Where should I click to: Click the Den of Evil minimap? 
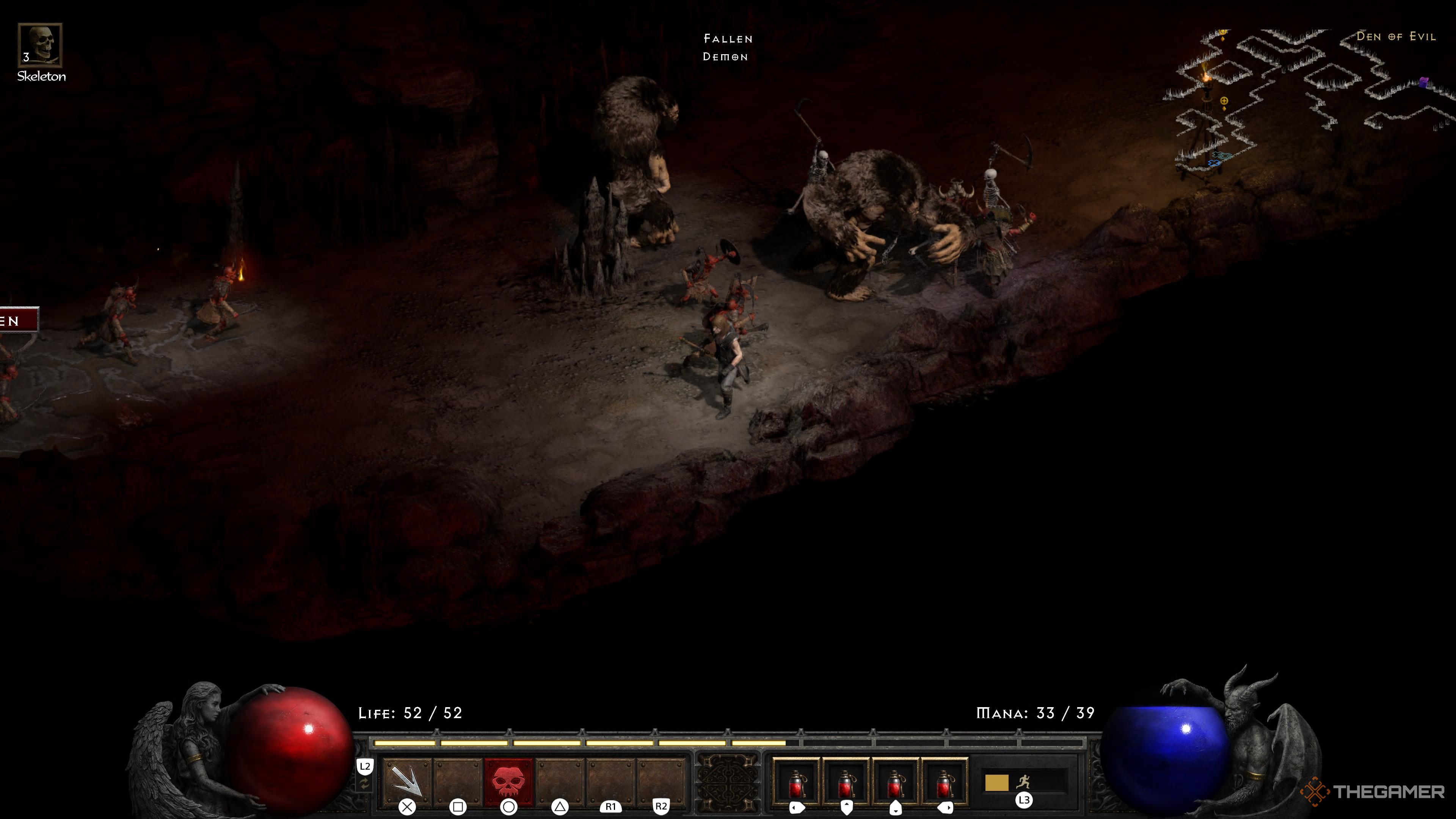pyautogui.click(x=1305, y=99)
